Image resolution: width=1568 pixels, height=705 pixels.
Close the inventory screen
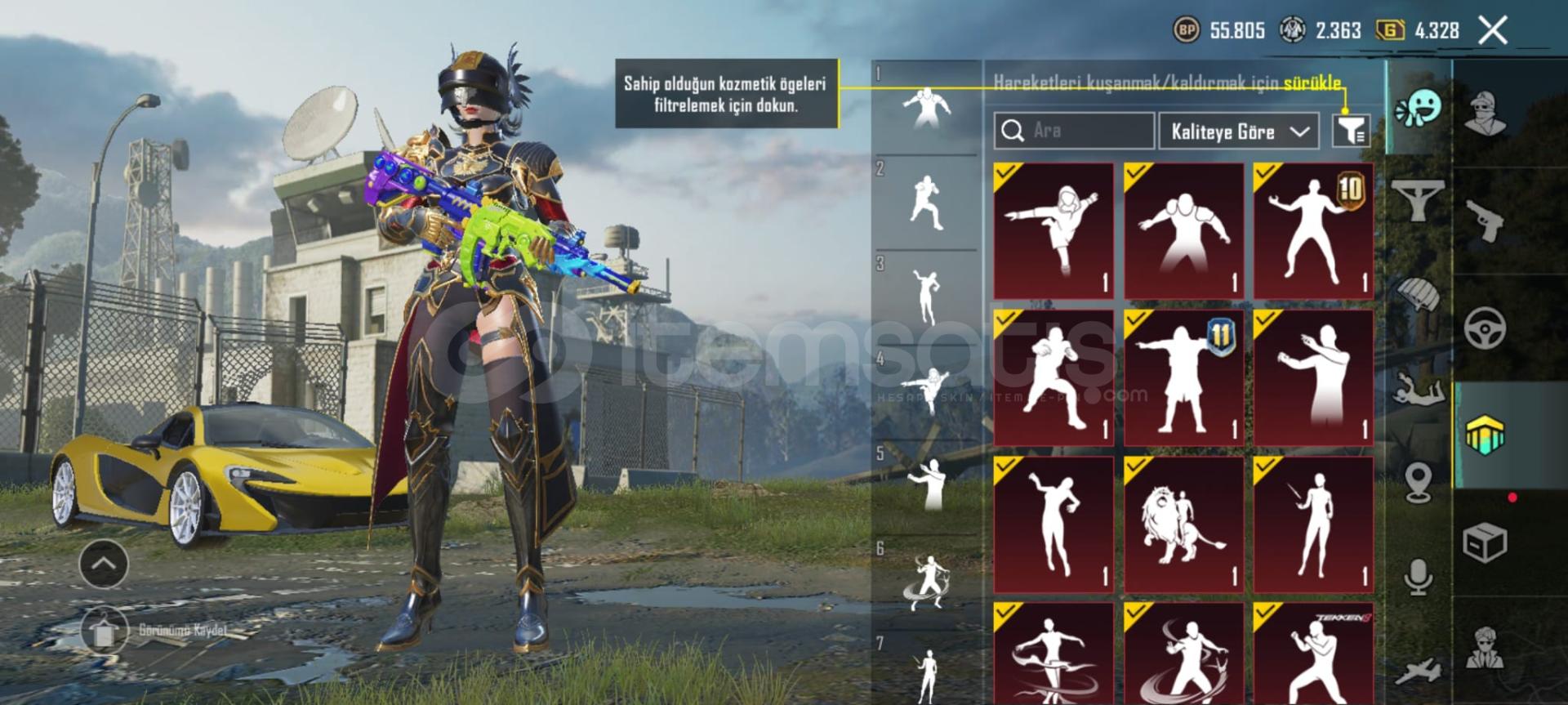[x=1493, y=31]
